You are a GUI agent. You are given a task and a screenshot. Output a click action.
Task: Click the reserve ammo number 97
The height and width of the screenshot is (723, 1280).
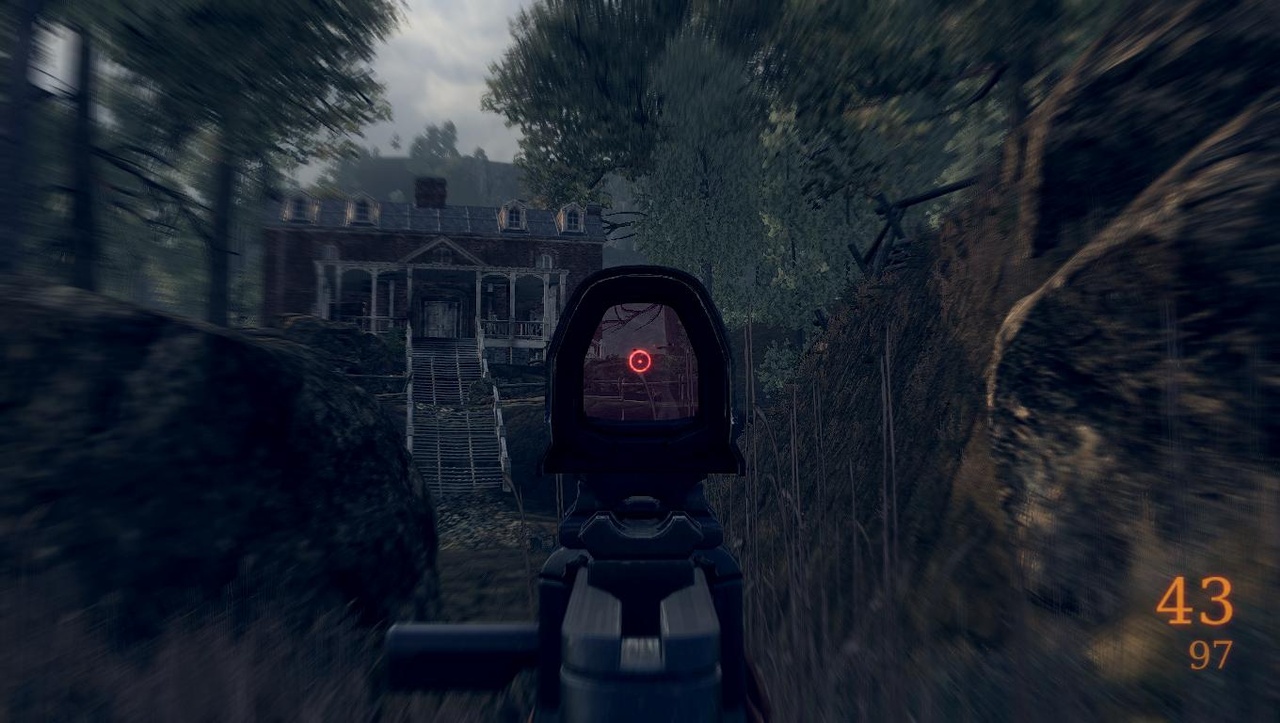pyautogui.click(x=1212, y=655)
